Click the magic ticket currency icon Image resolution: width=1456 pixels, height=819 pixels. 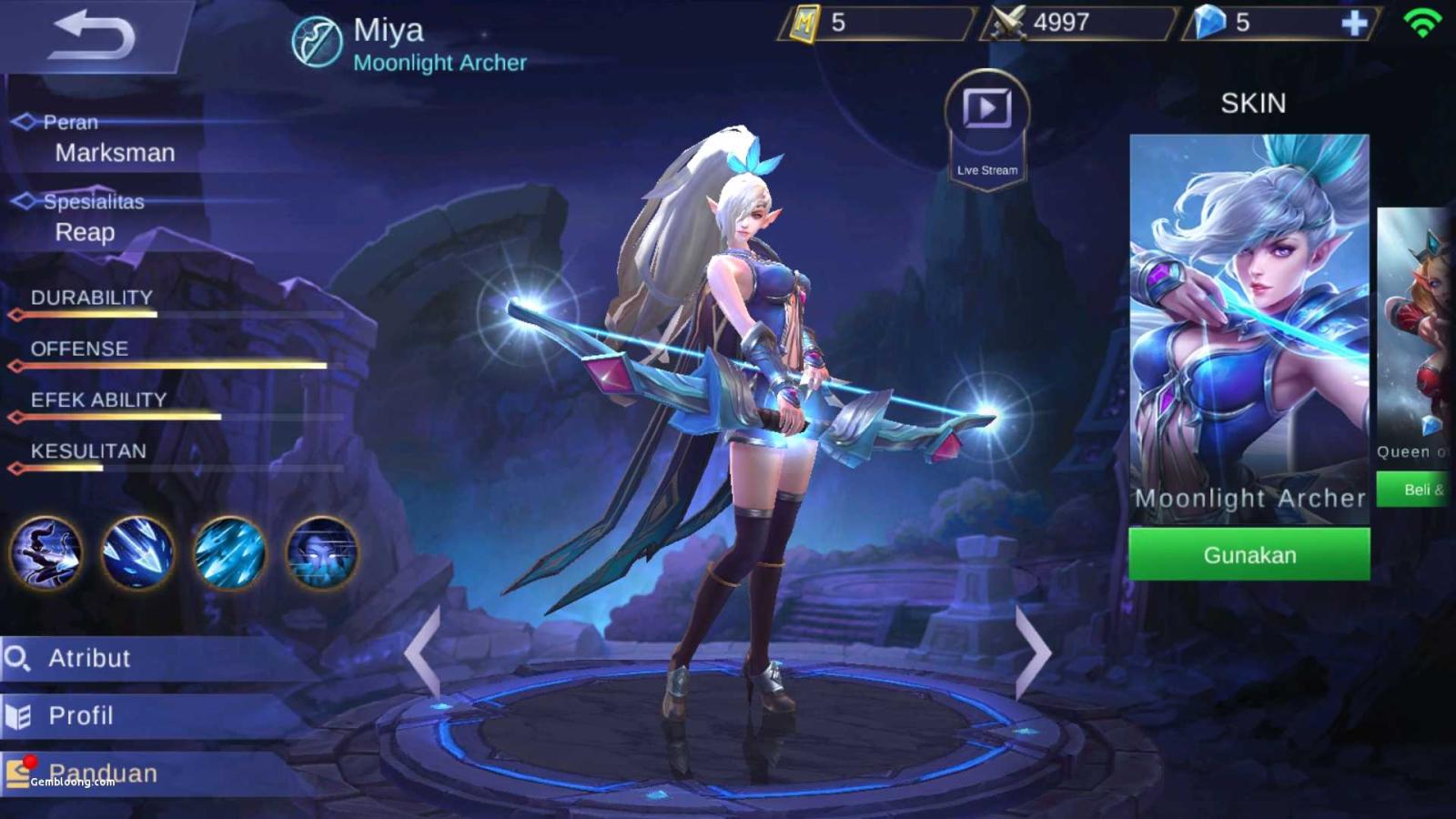[x=804, y=23]
